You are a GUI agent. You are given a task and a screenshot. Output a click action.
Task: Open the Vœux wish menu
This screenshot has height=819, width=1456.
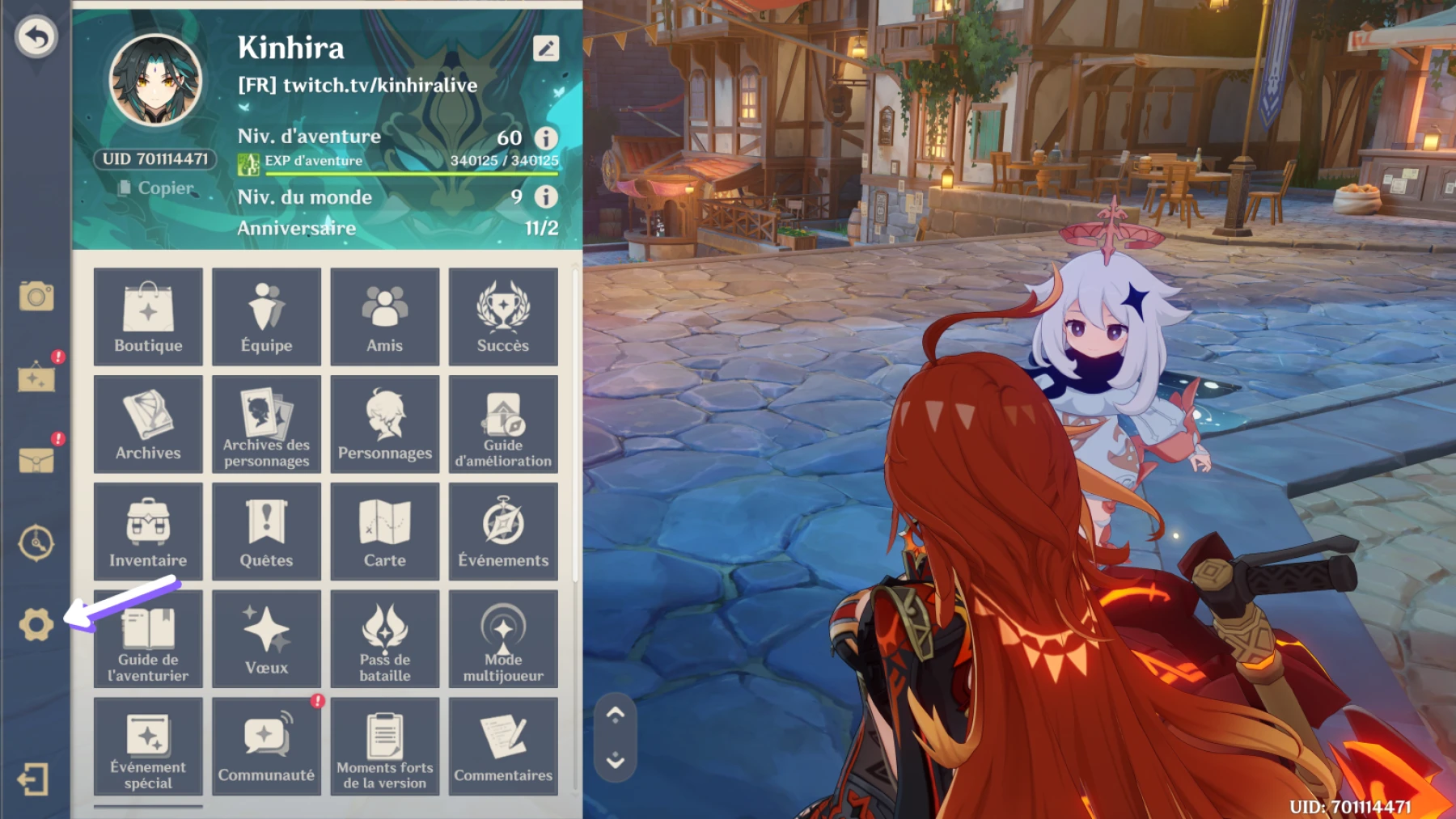pos(266,638)
